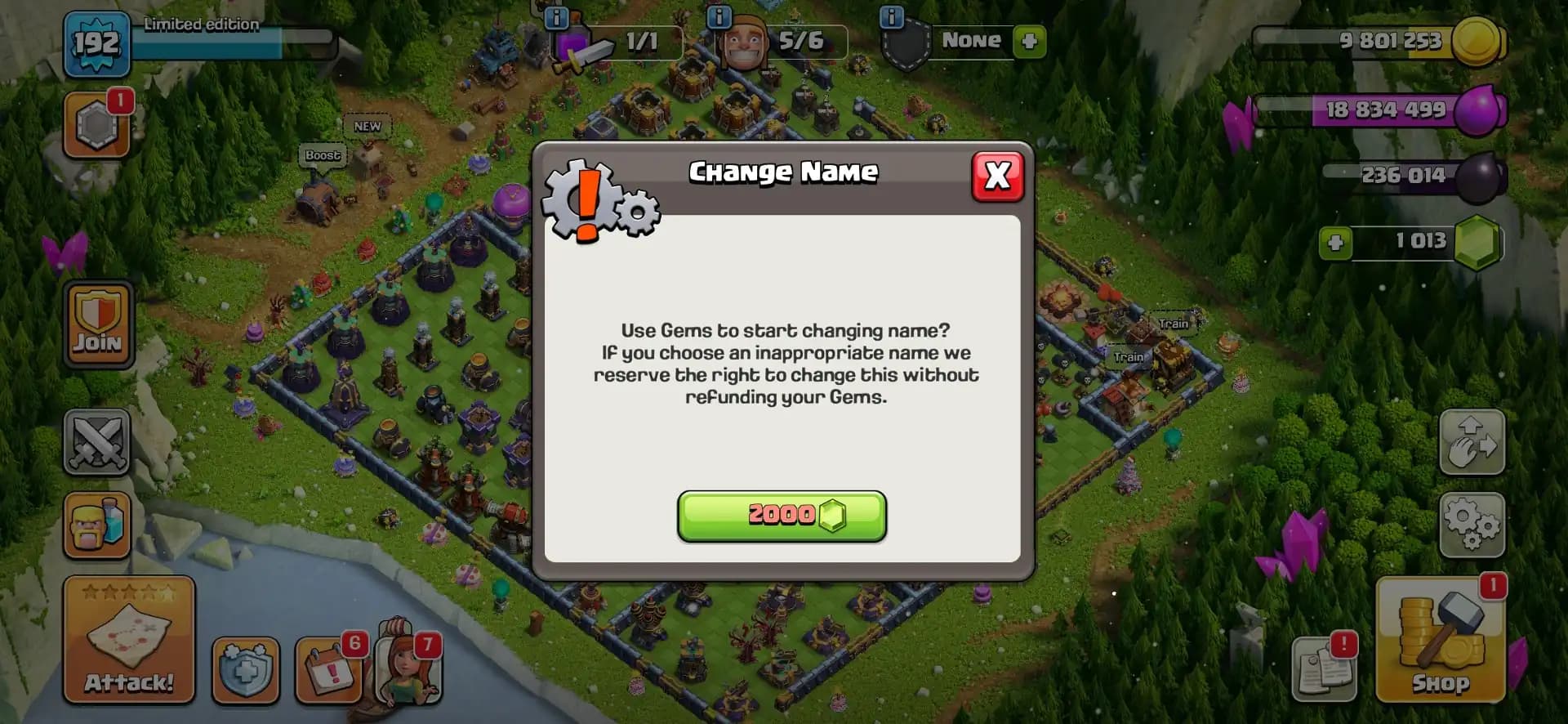Tap the plus beside the None siege slot
The image size is (1568, 724).
1028,42
